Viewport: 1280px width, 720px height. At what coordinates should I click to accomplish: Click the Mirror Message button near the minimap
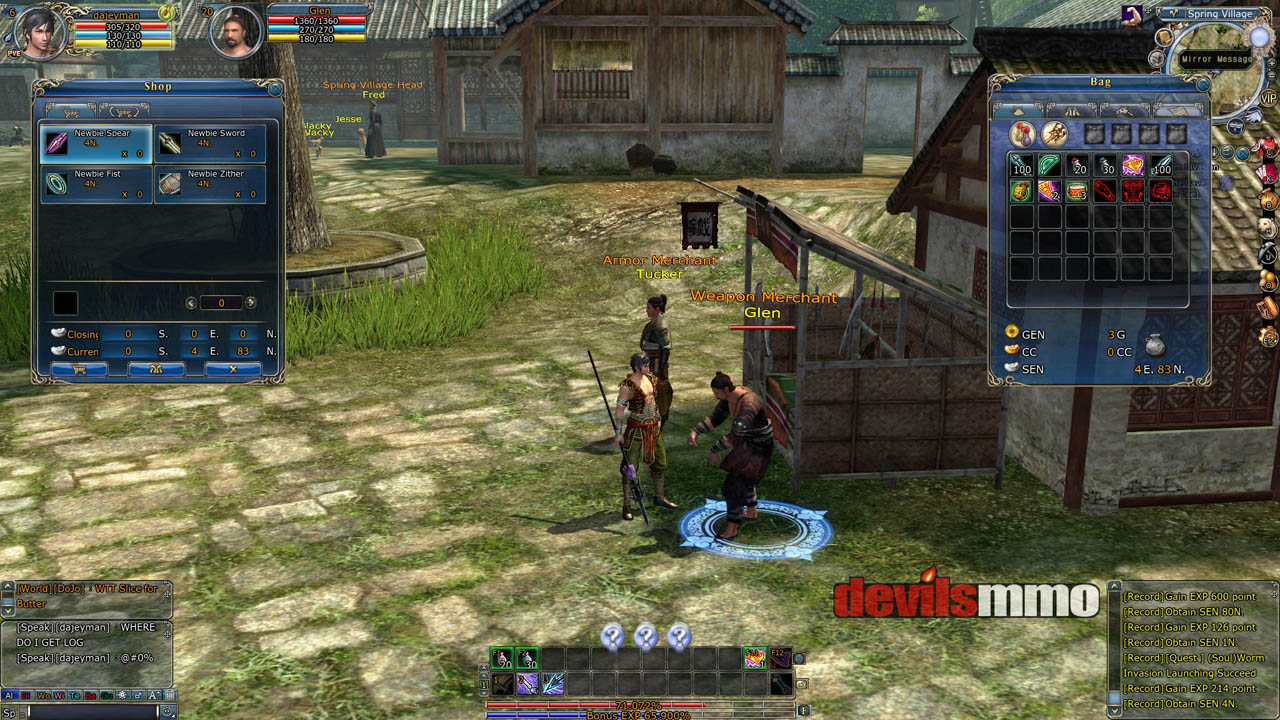pos(1215,59)
